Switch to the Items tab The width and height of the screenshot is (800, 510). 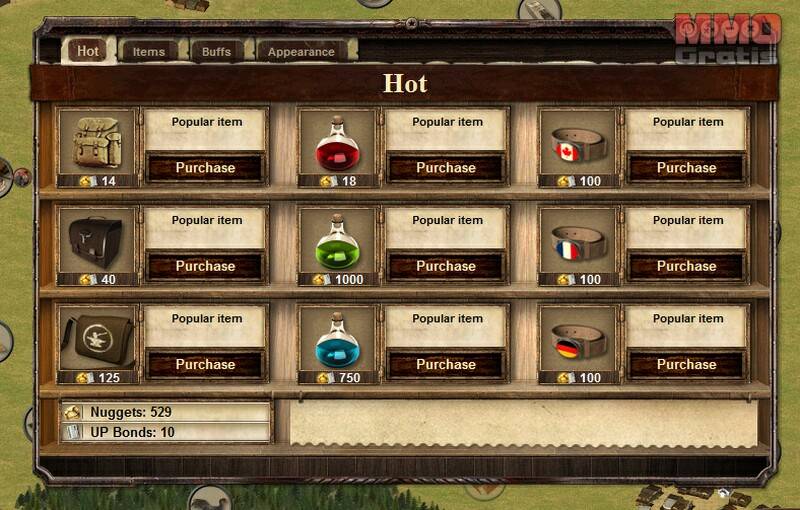149,51
